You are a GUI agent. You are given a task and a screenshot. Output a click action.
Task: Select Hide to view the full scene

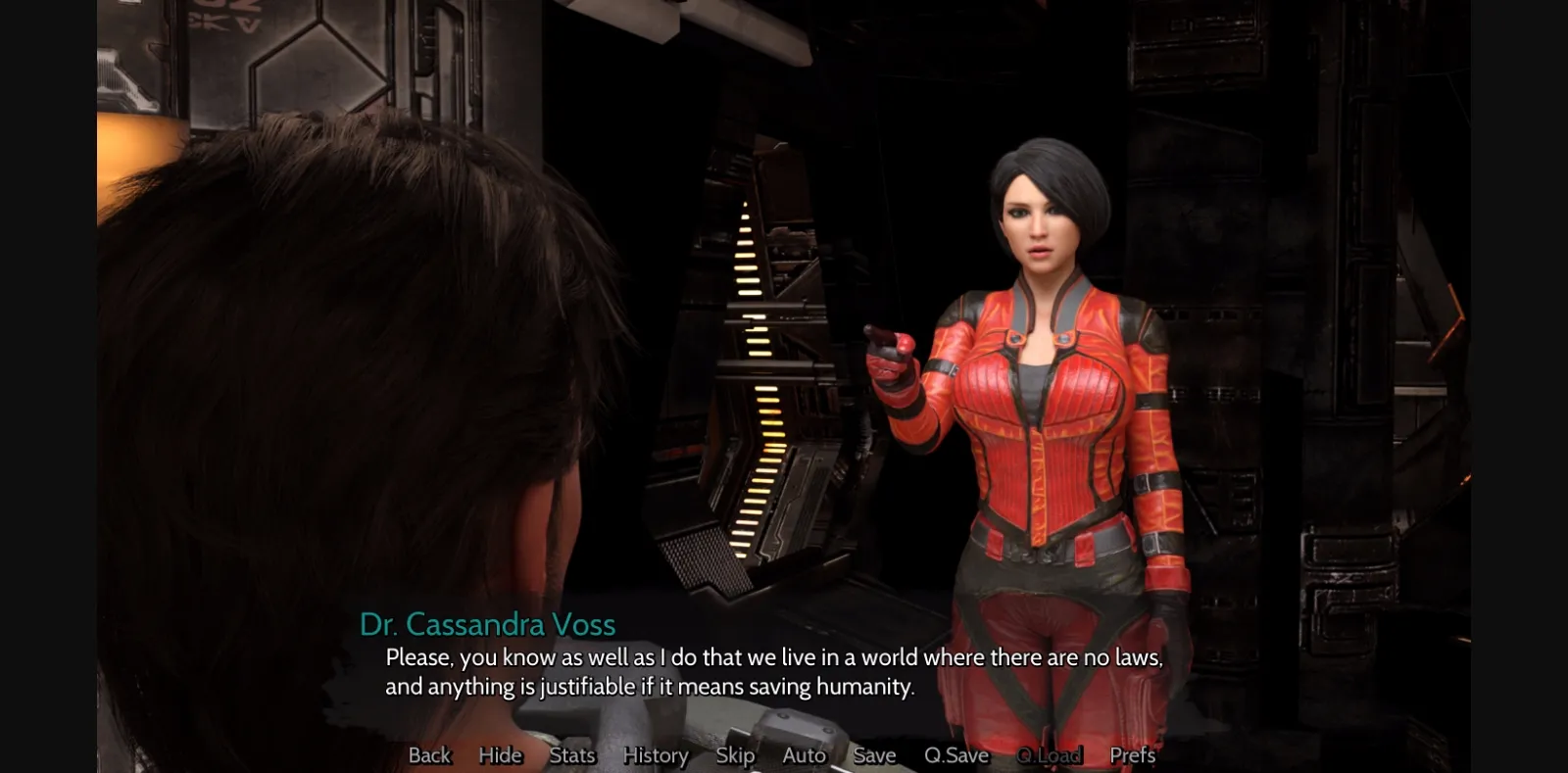500,755
